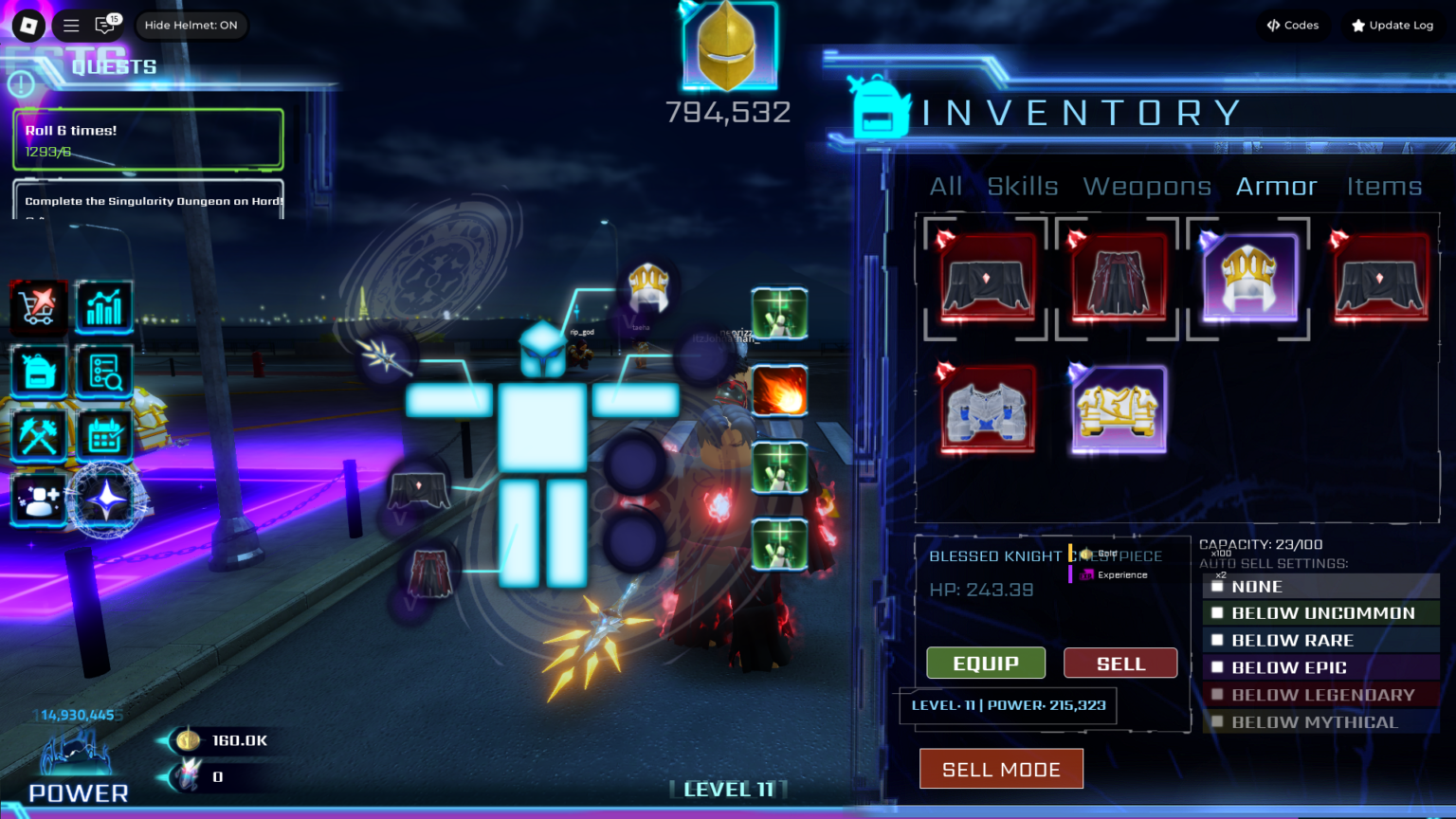Image resolution: width=1456 pixels, height=819 pixels.
Task: Set auto sell to NONE
Action: coord(1218,587)
